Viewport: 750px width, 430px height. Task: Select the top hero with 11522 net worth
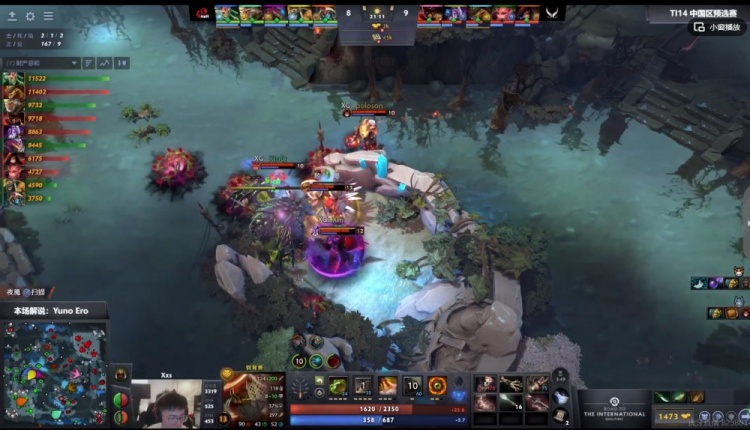13,79
